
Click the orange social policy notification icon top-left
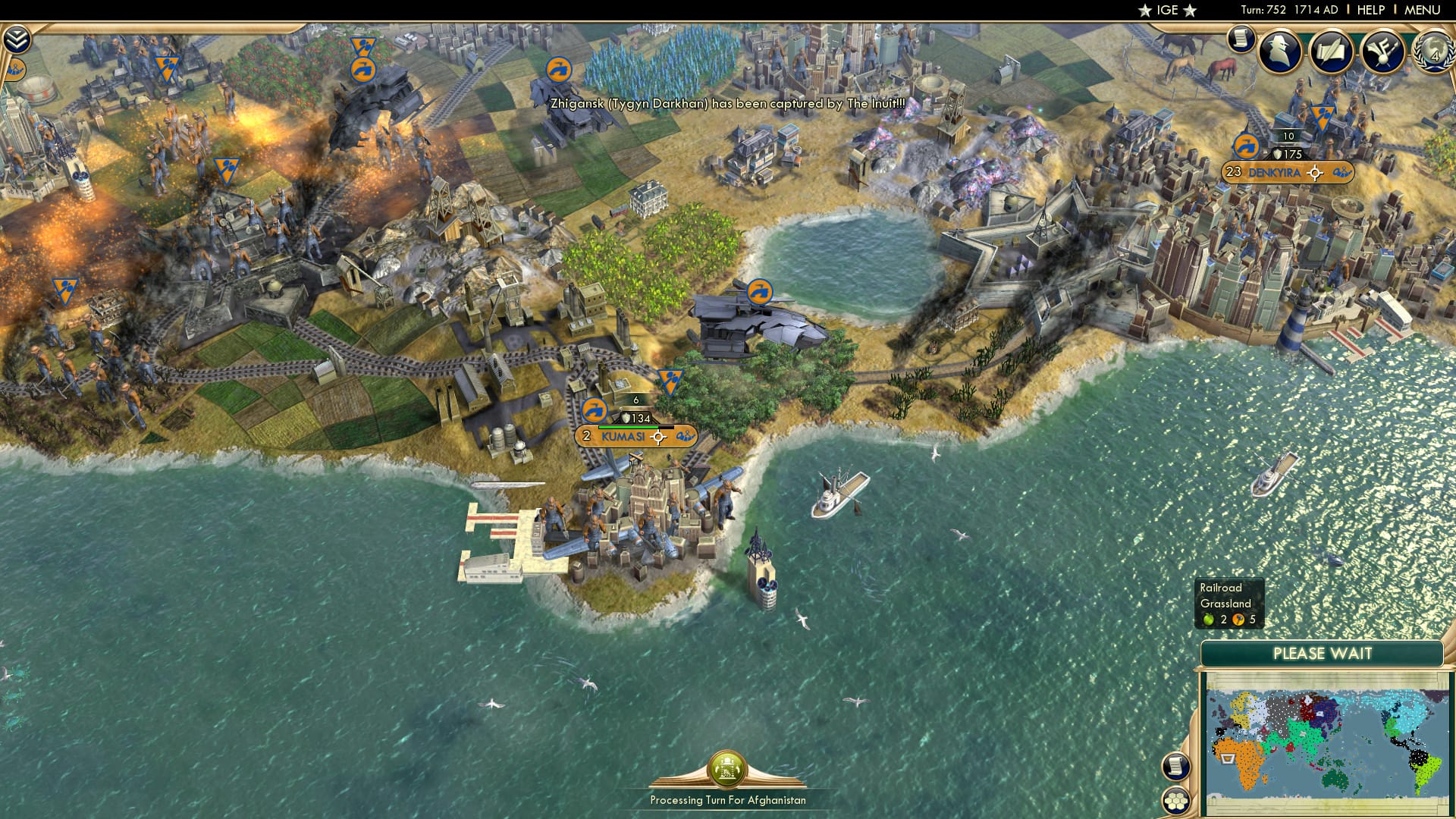coord(15,70)
